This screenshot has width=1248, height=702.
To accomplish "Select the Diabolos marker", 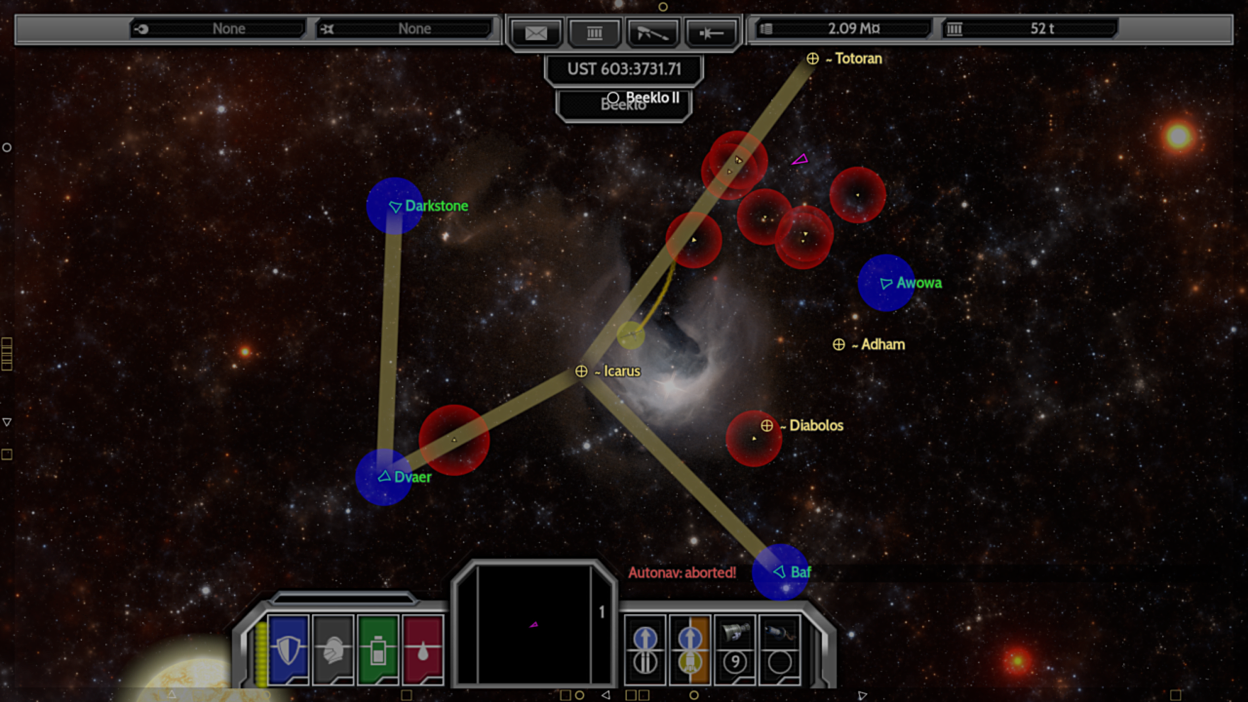I will tap(767, 426).
